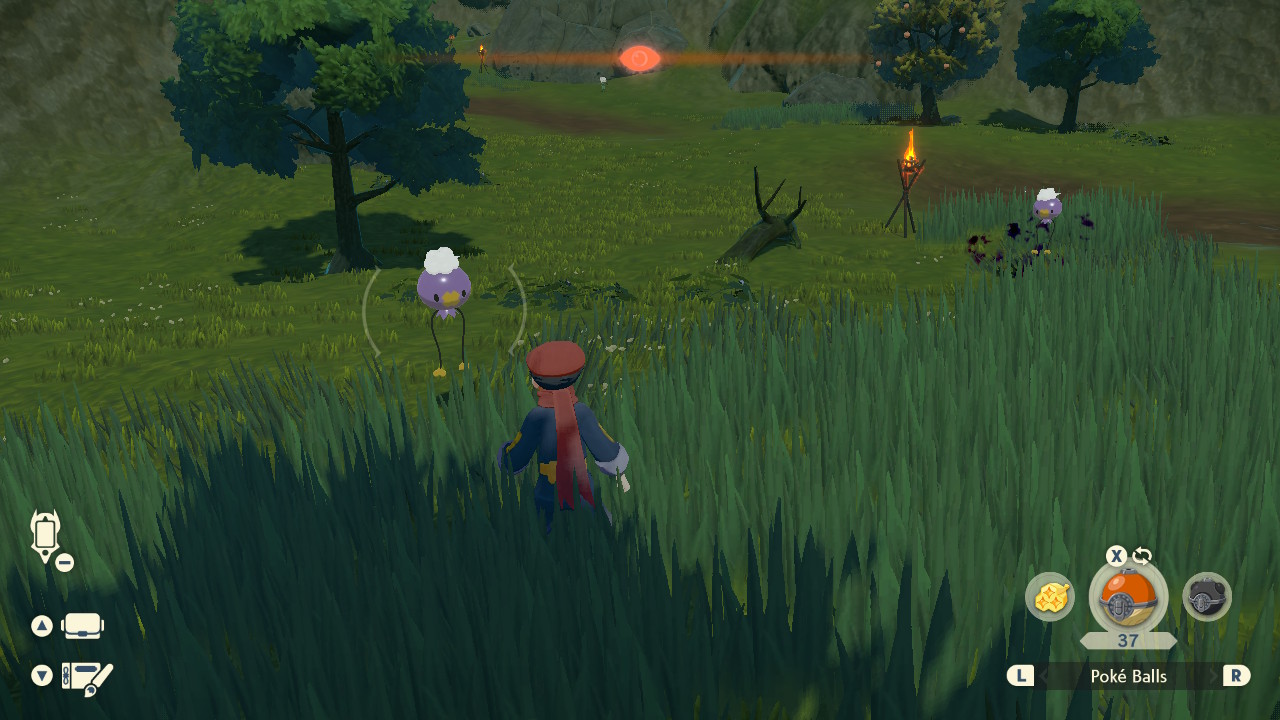Select the orange Poké Ball slot
This screenshot has width=1280, height=720.
click(x=1128, y=596)
